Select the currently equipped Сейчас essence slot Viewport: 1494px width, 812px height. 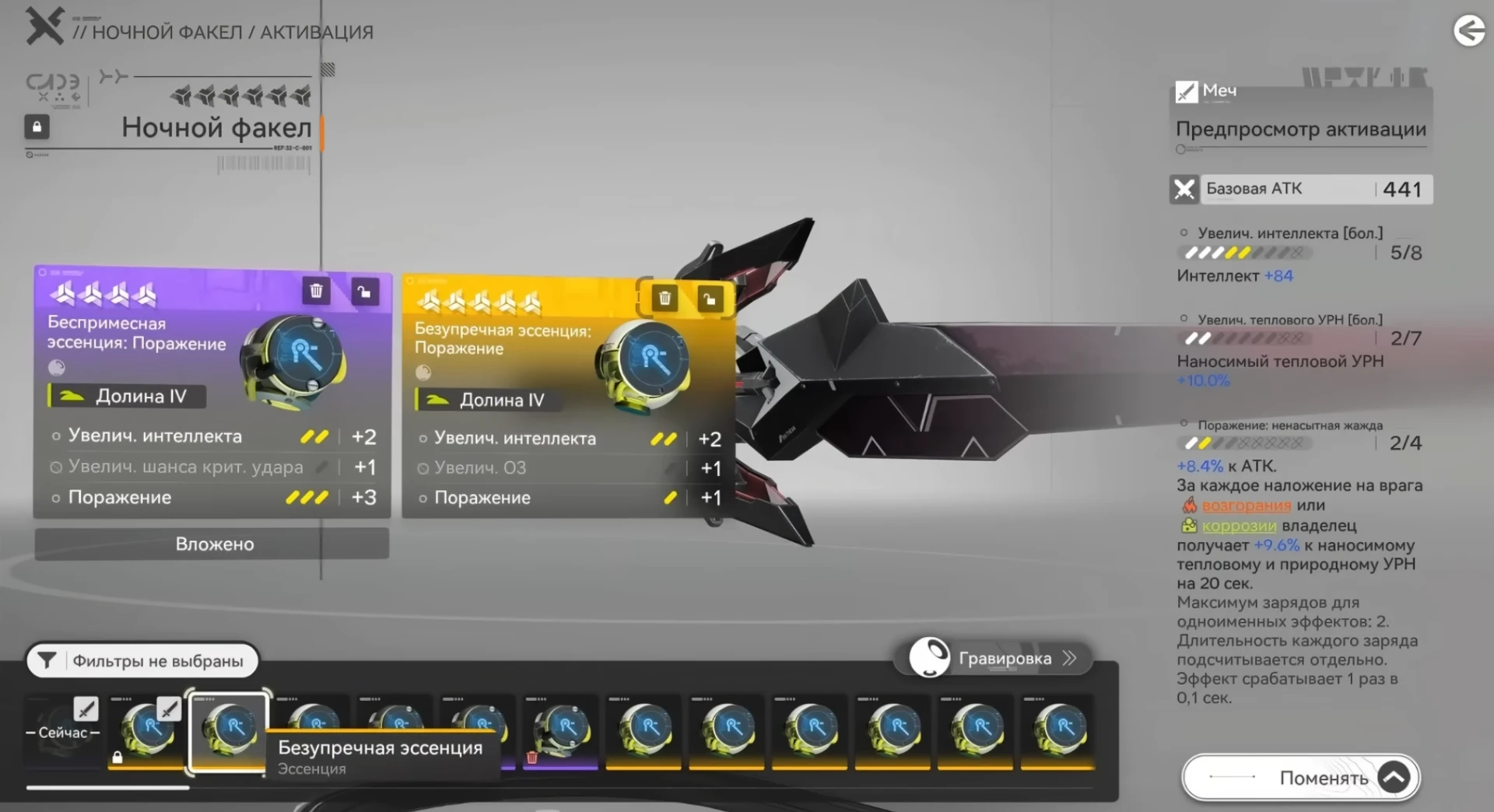click(64, 731)
